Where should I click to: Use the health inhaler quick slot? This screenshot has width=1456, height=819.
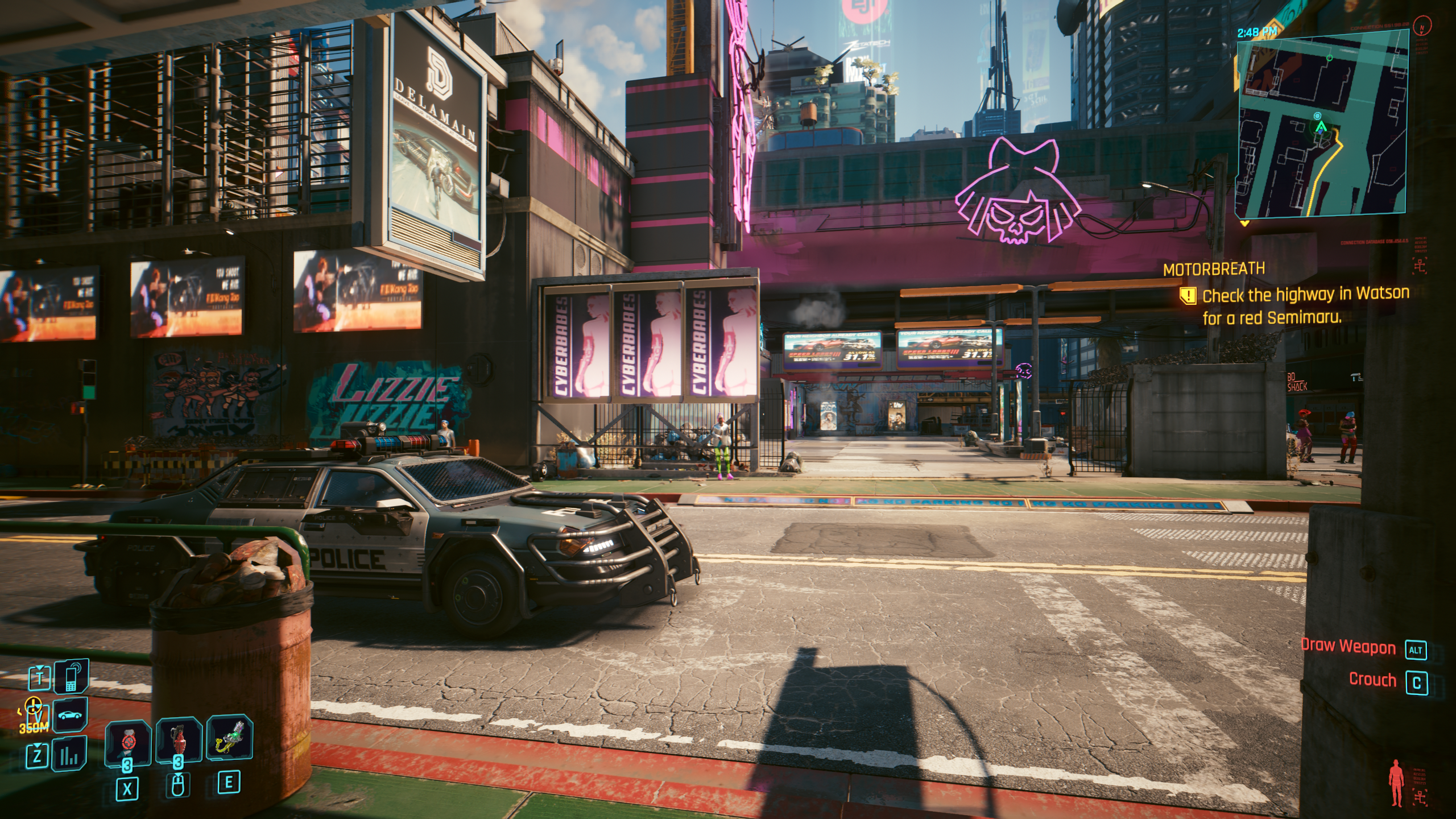(x=127, y=743)
